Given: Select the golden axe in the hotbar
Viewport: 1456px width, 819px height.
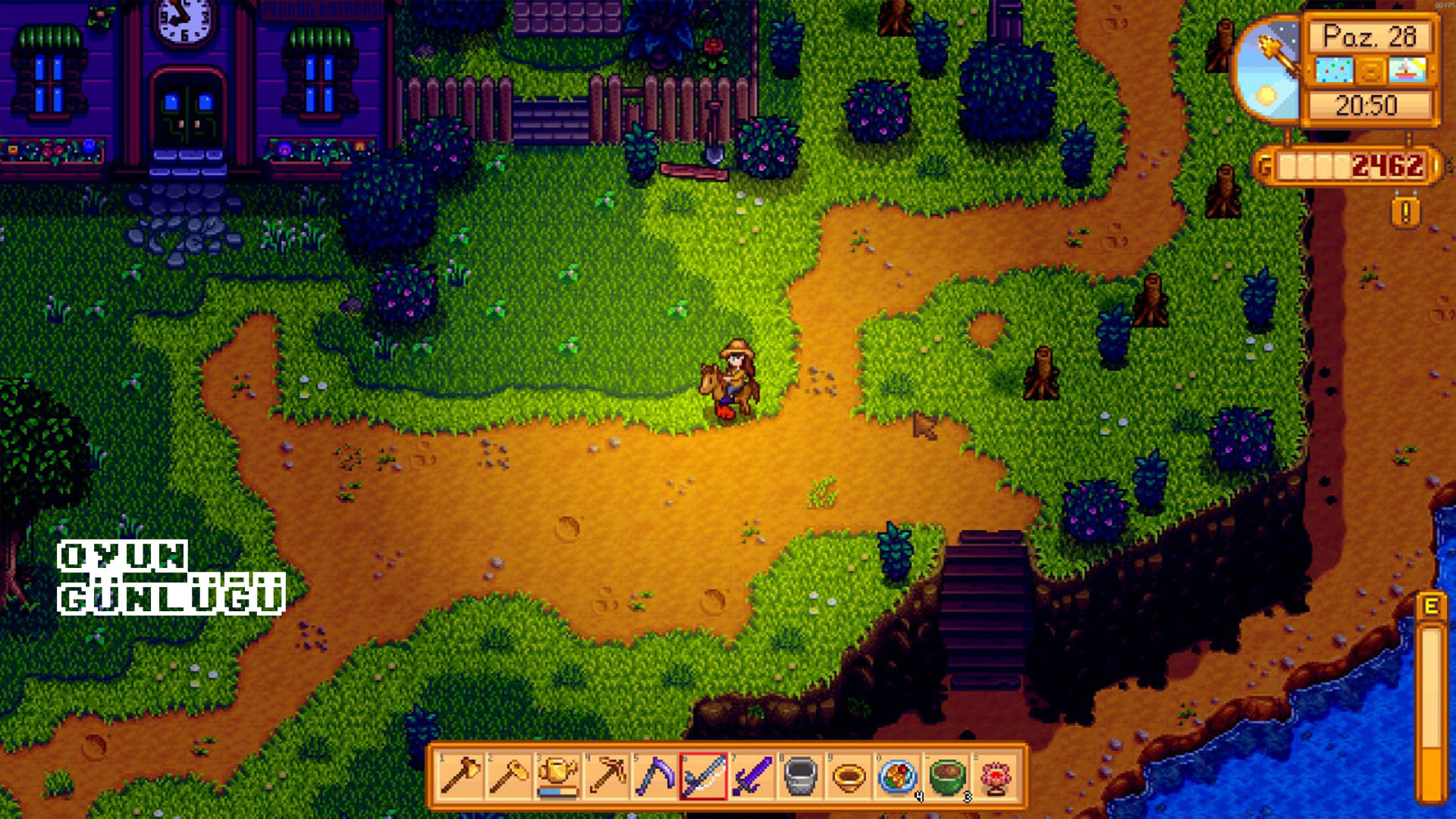Looking at the screenshot, I should pyautogui.click(x=460, y=777).
